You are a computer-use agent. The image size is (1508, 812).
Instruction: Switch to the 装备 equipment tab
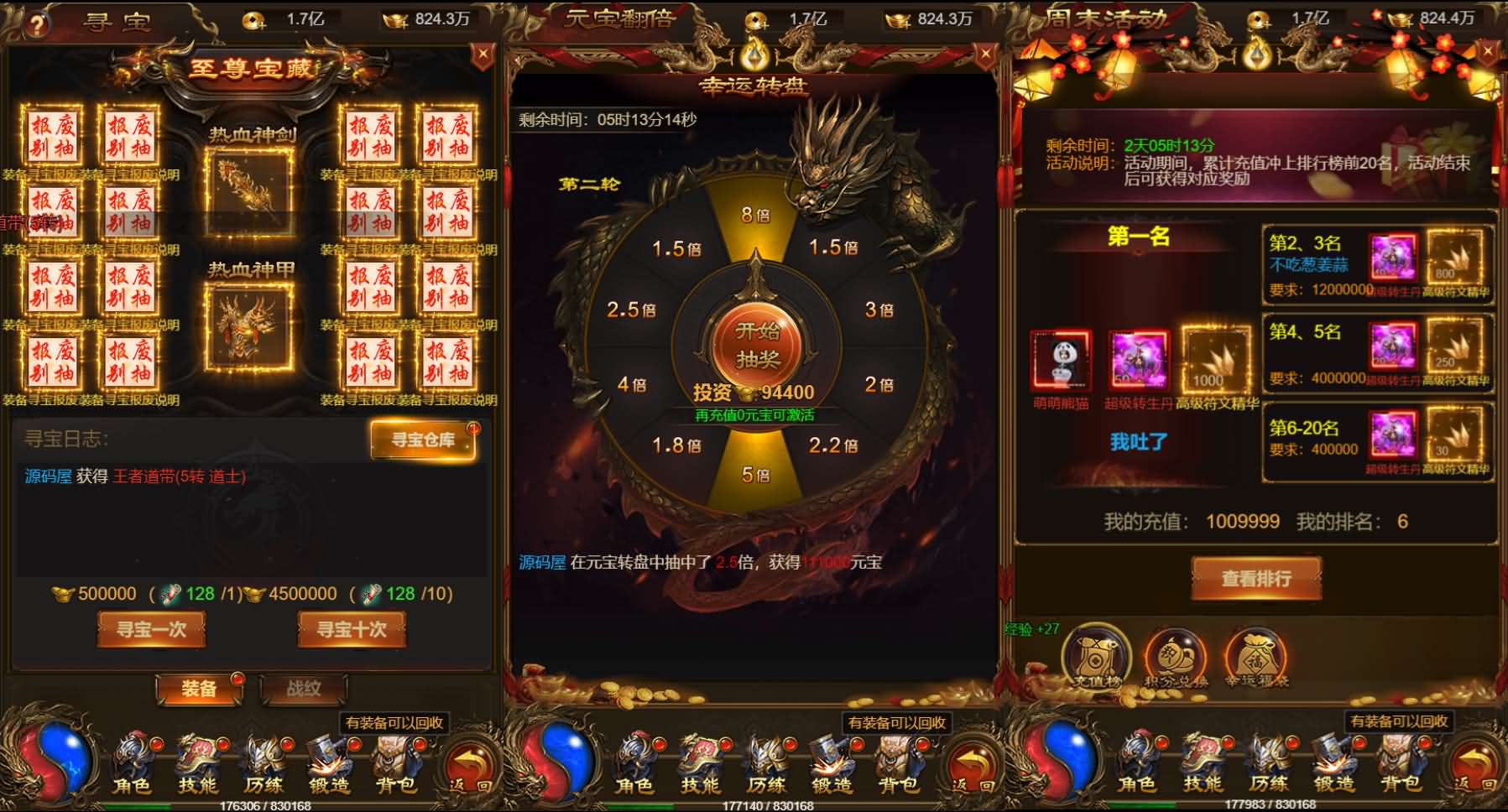coord(199,689)
